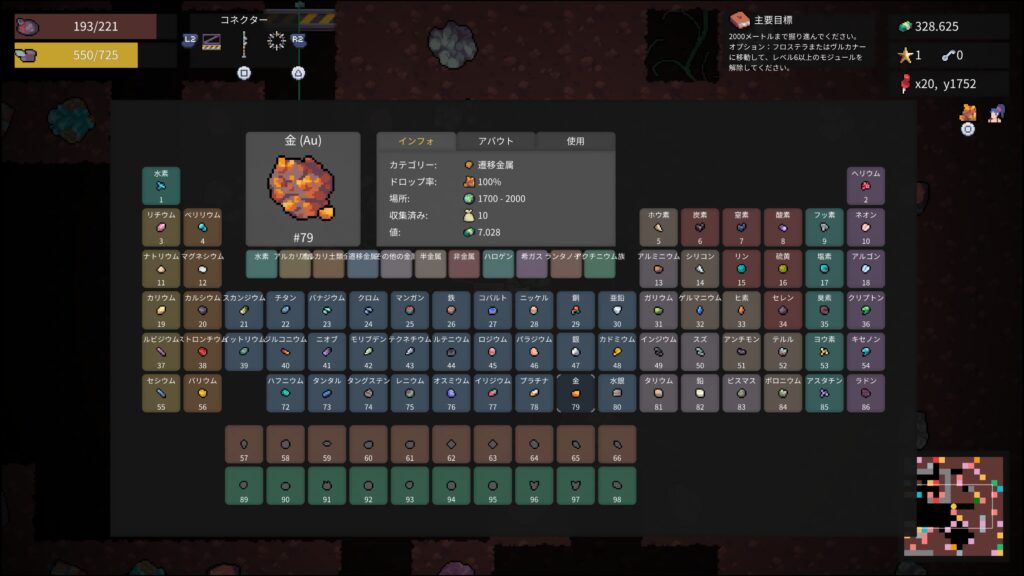Choose the 炭素 element tile numbered 6
This screenshot has width=1024, height=576.
pyautogui.click(x=700, y=227)
